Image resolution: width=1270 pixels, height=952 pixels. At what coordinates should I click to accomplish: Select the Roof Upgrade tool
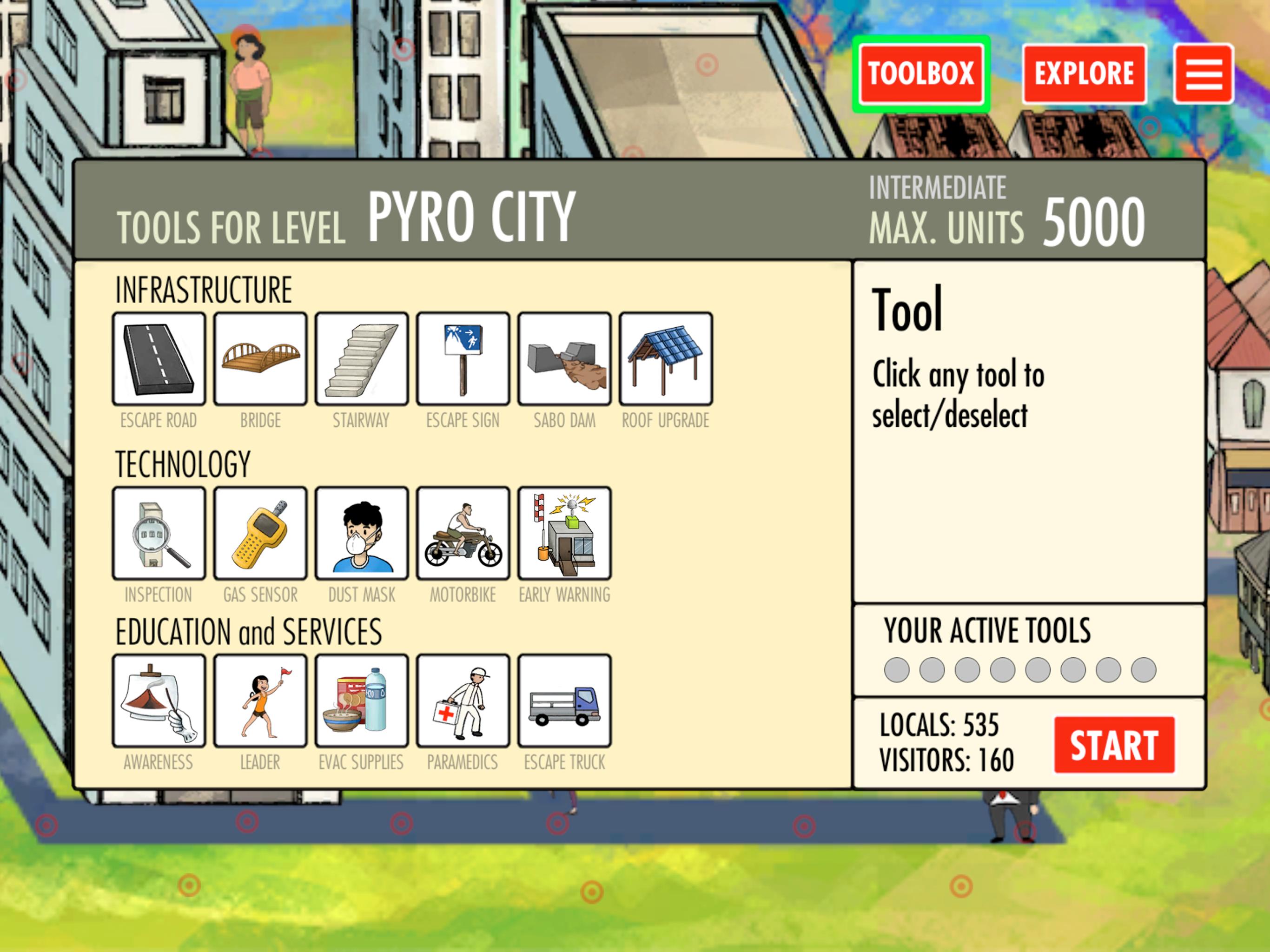(665, 359)
